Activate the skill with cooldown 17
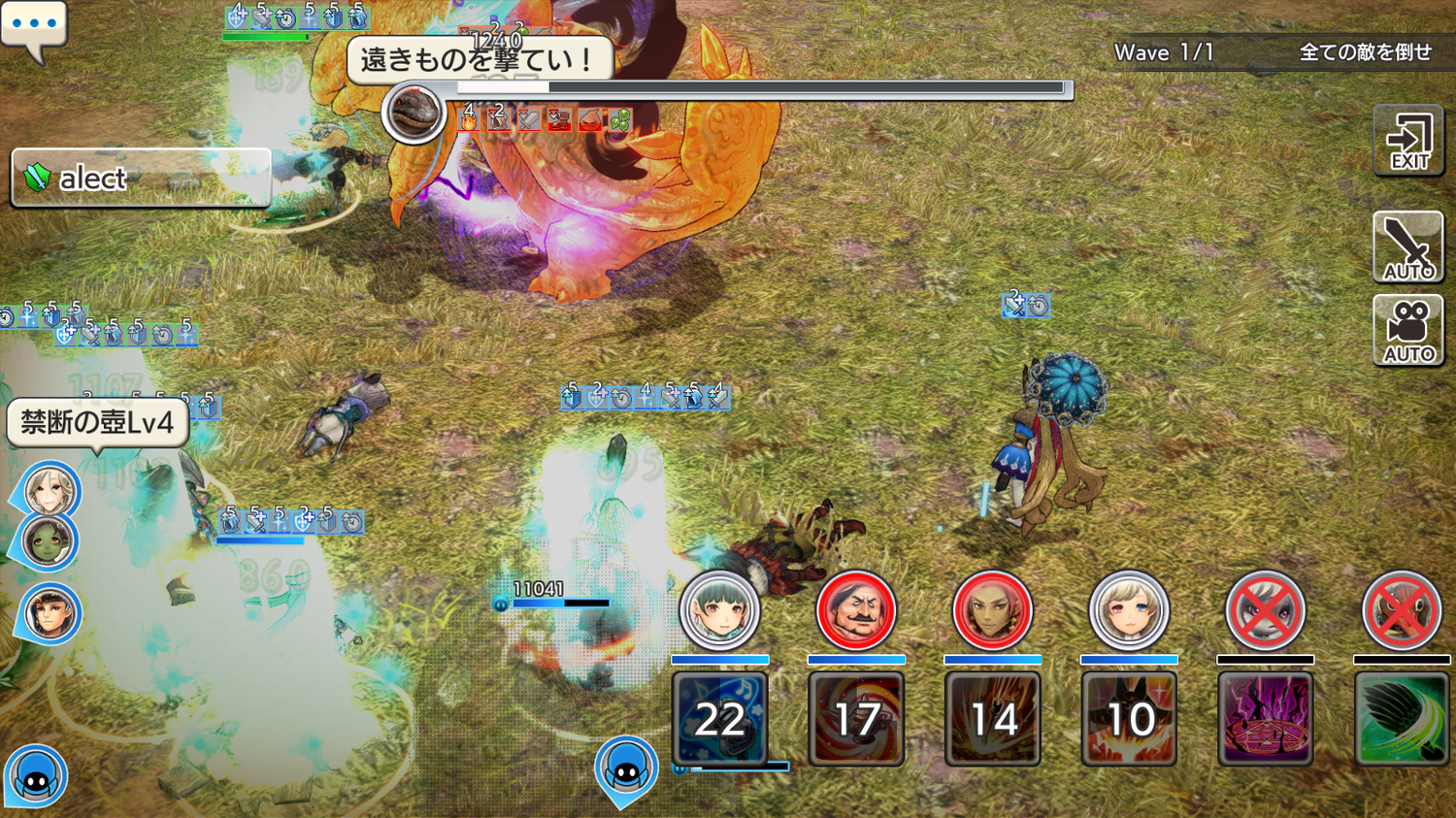The height and width of the screenshot is (818, 1456). 856,719
